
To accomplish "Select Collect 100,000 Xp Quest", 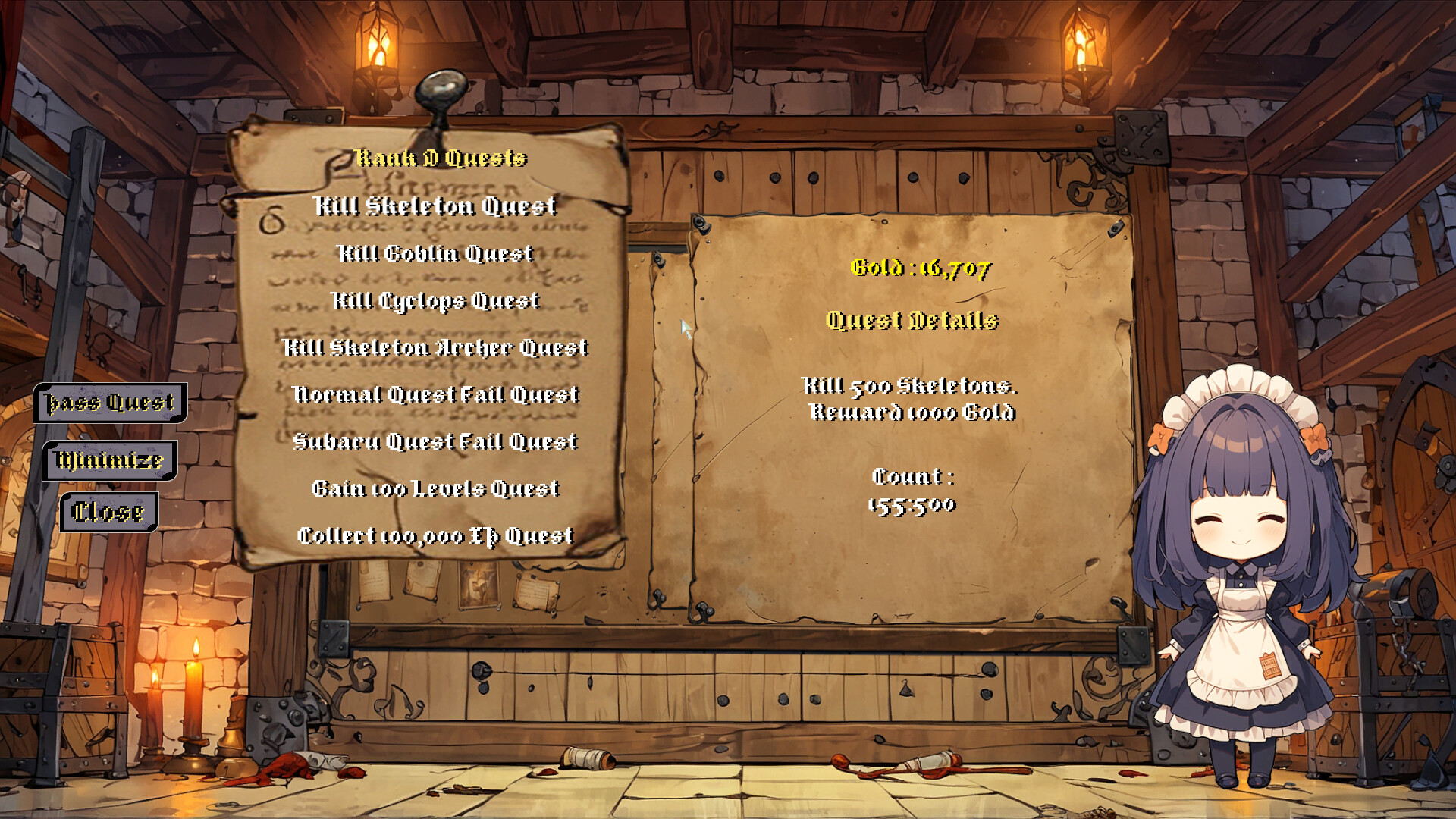I will [x=435, y=535].
